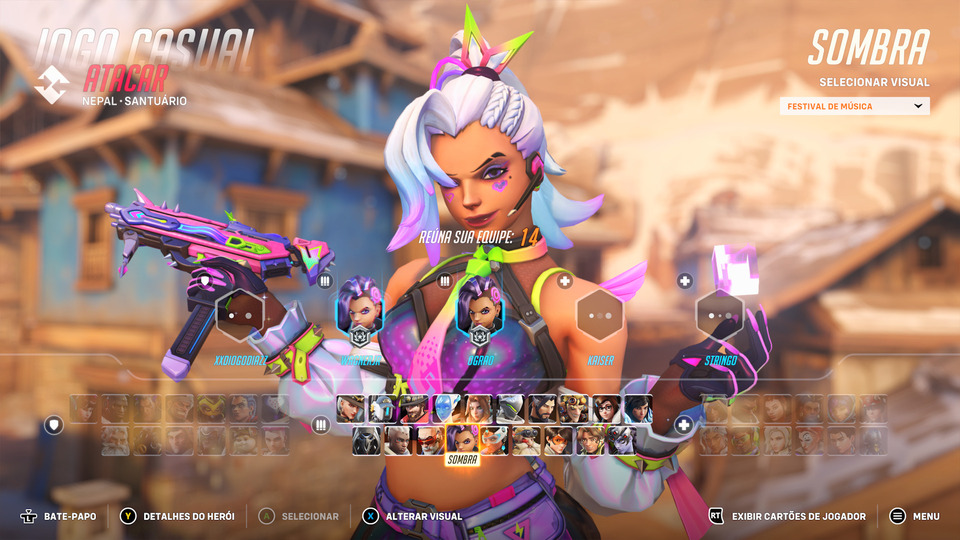Choose the Bastion hero portrait
Screen dimensions: 960x540
pyautogui.click(x=382, y=409)
